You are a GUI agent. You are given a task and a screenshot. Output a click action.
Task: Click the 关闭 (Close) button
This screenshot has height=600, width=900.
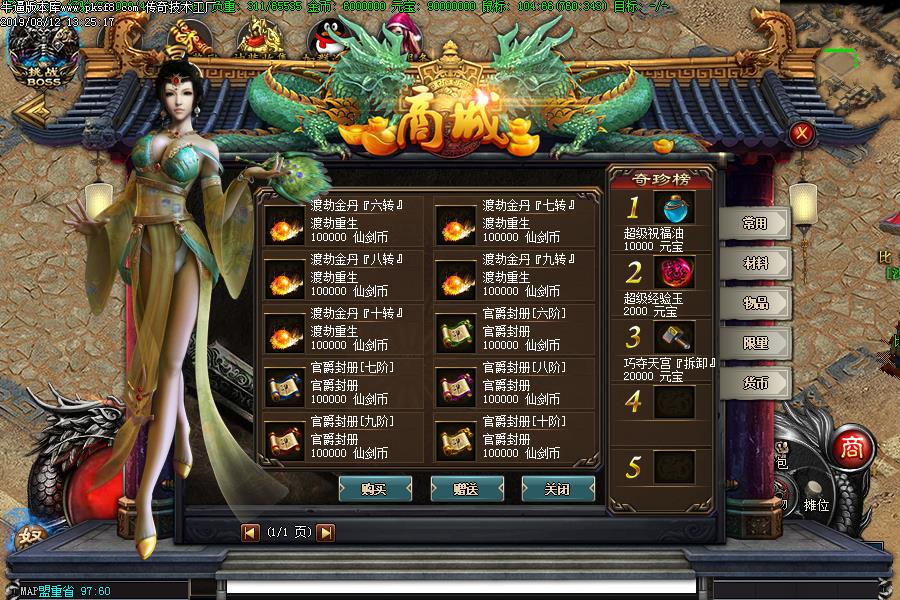(557, 489)
